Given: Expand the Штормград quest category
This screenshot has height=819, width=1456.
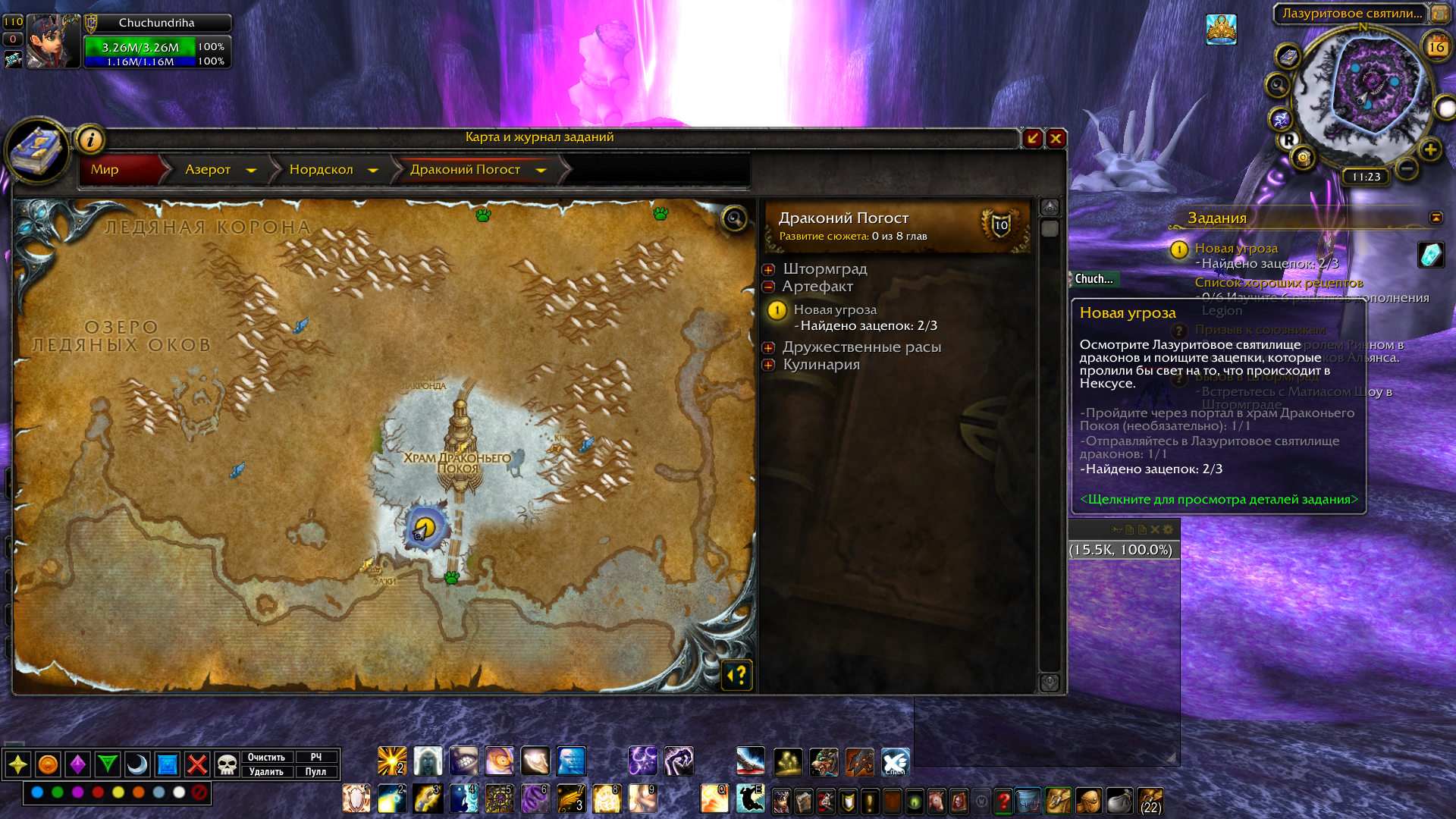Looking at the screenshot, I should coord(769,269).
